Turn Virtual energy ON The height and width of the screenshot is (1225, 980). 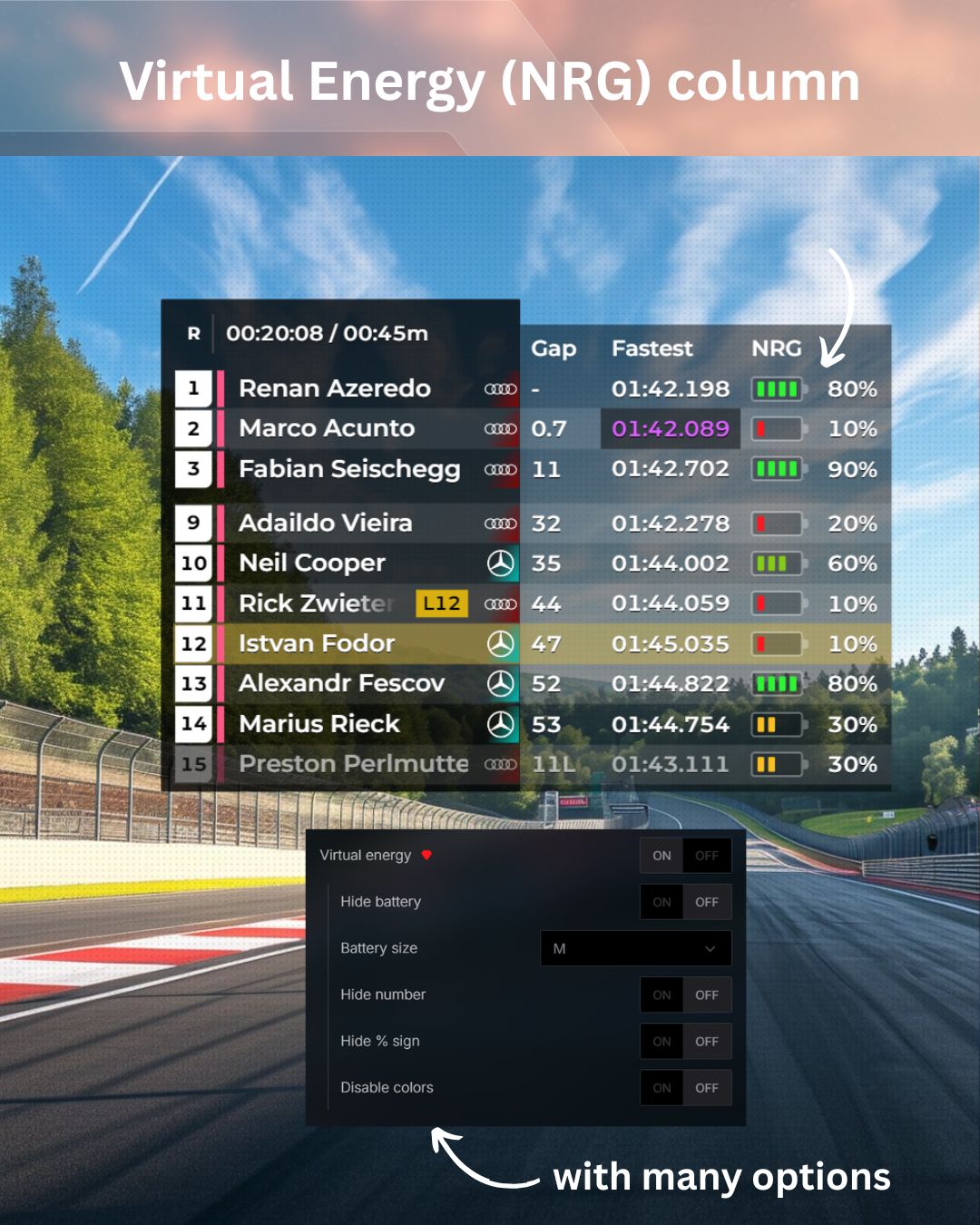(x=662, y=856)
